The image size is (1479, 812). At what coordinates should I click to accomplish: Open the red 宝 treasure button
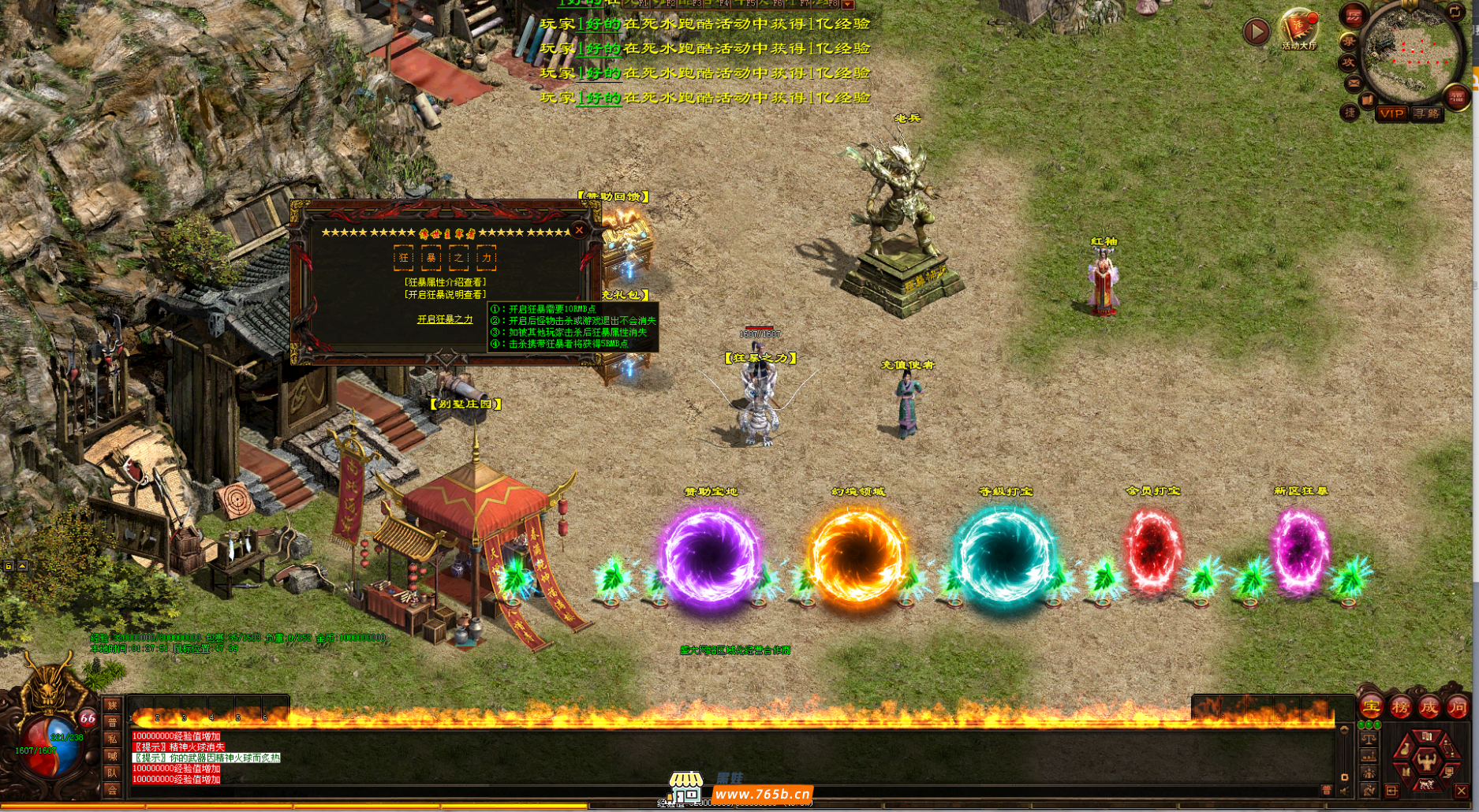coord(1371,707)
